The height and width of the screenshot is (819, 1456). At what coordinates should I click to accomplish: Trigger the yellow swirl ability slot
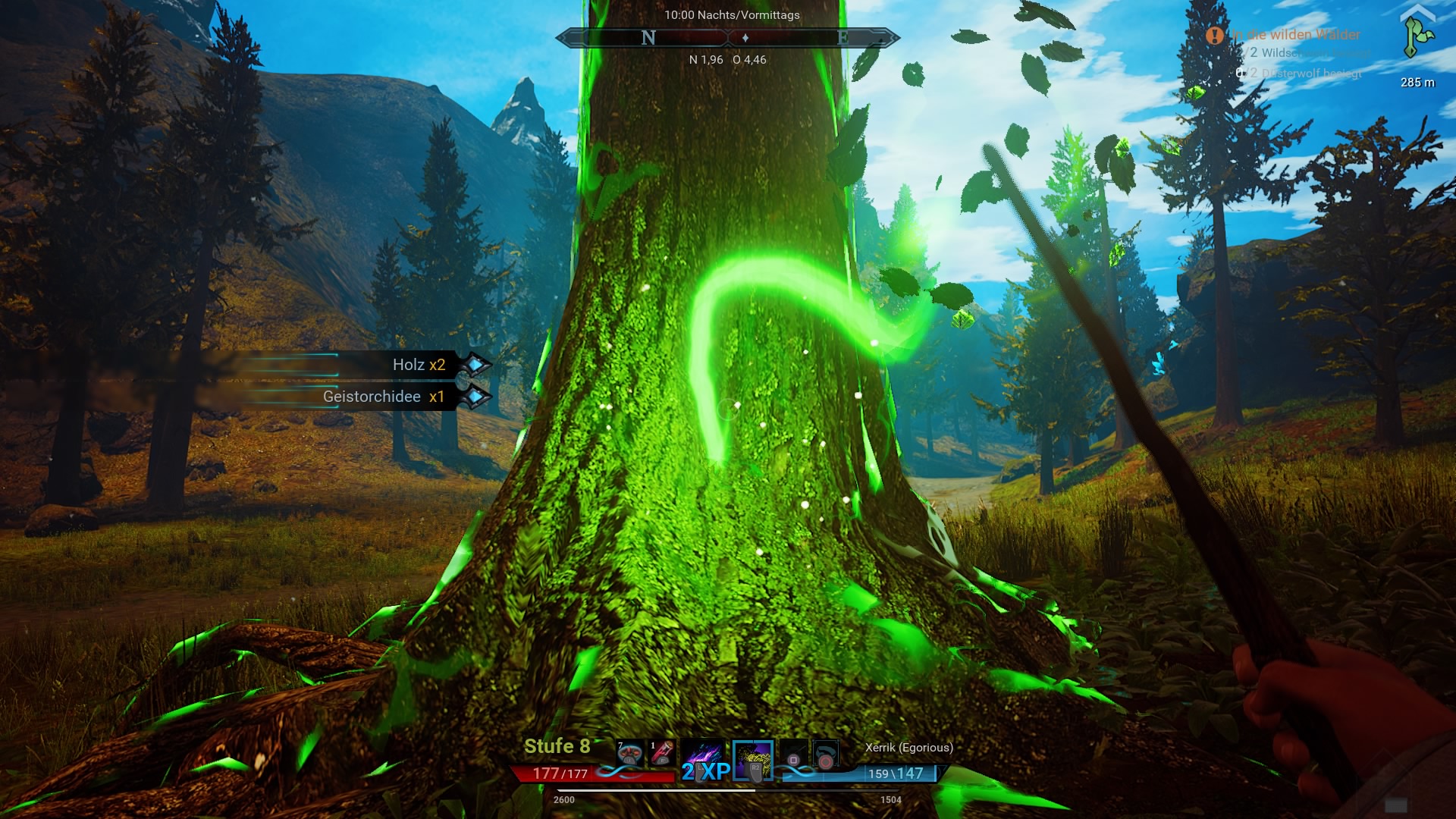coord(753,759)
